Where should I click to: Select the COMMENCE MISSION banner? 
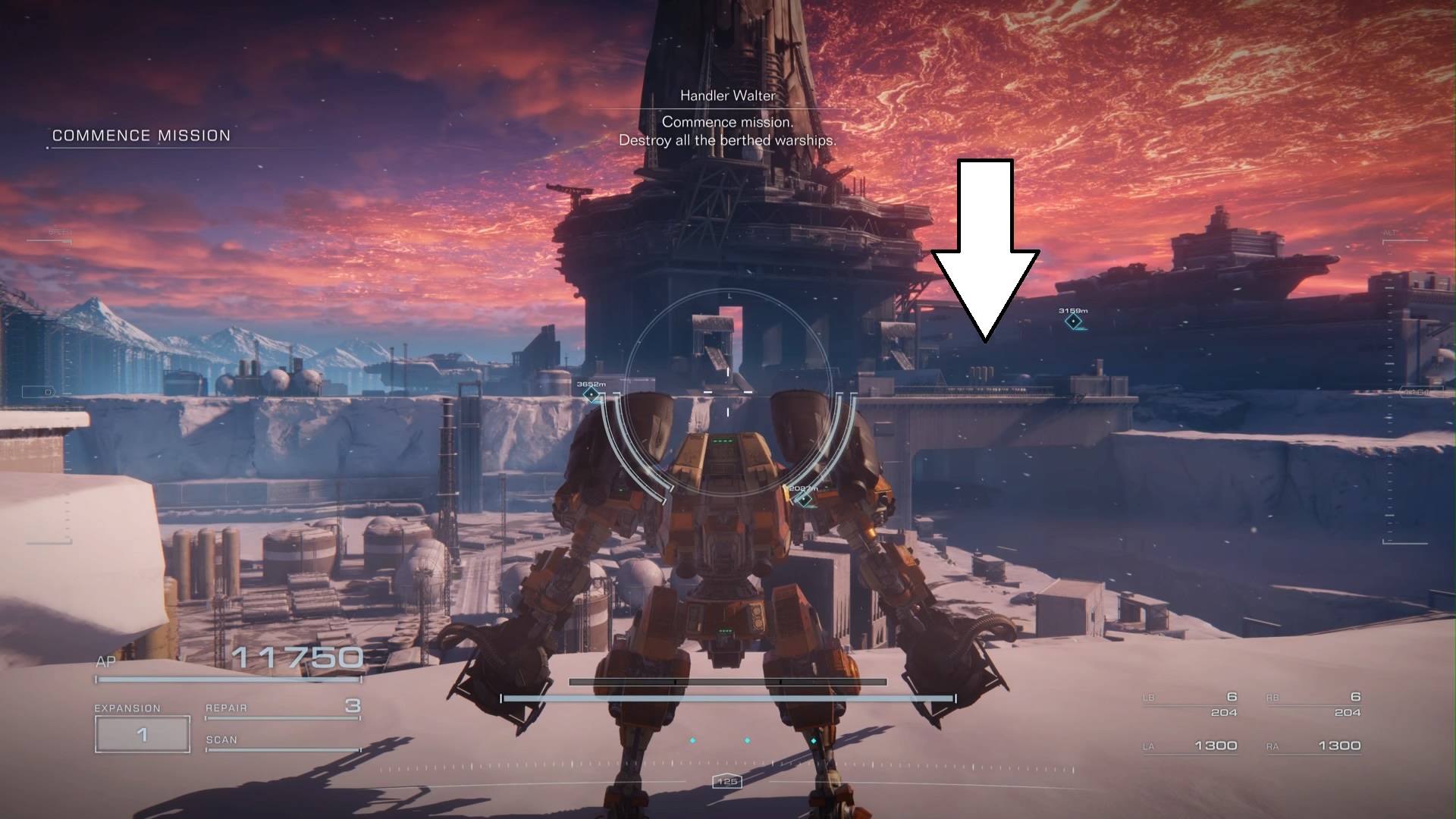(x=140, y=136)
